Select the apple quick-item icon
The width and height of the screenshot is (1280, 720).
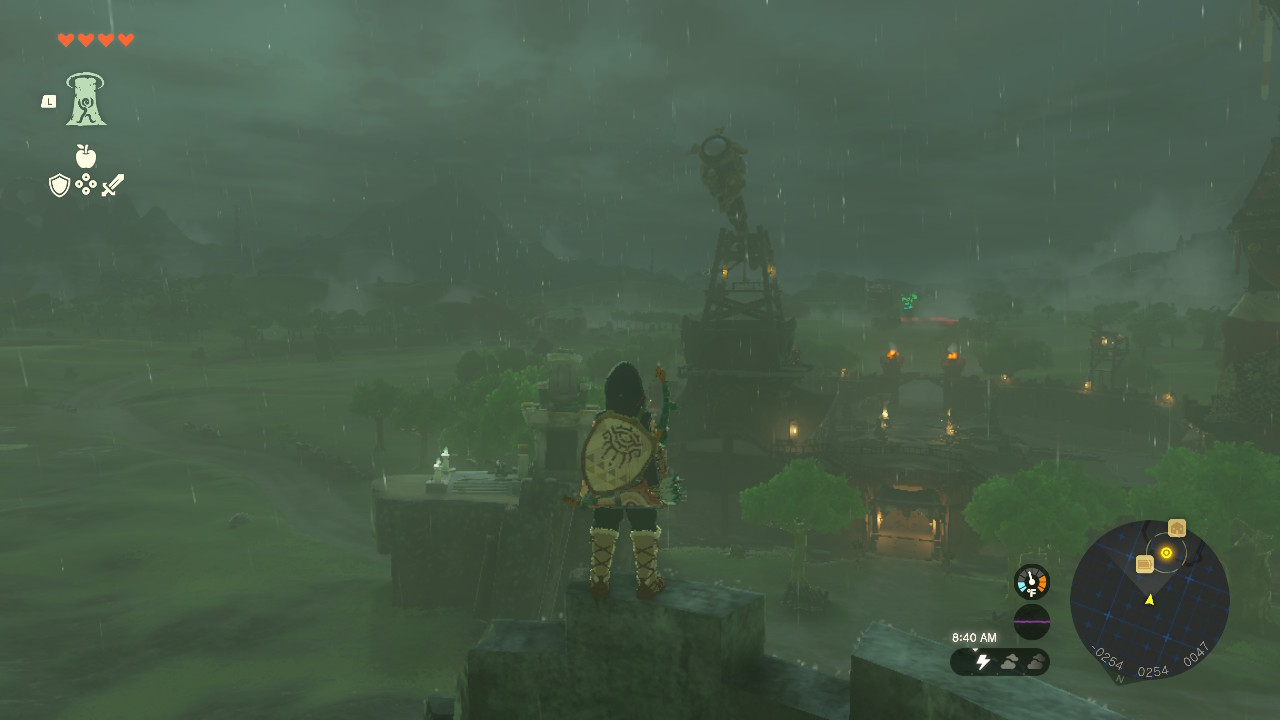pyautogui.click(x=86, y=156)
